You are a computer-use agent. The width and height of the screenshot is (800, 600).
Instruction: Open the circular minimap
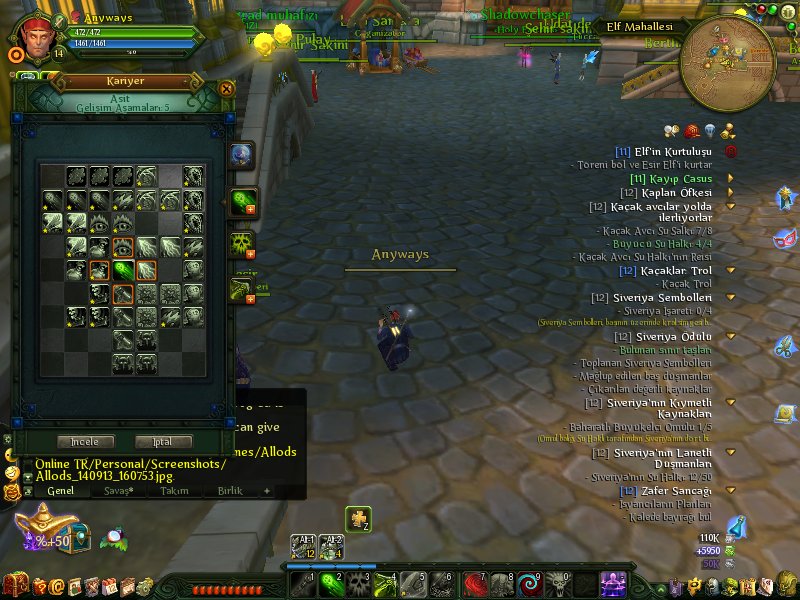pos(726,63)
